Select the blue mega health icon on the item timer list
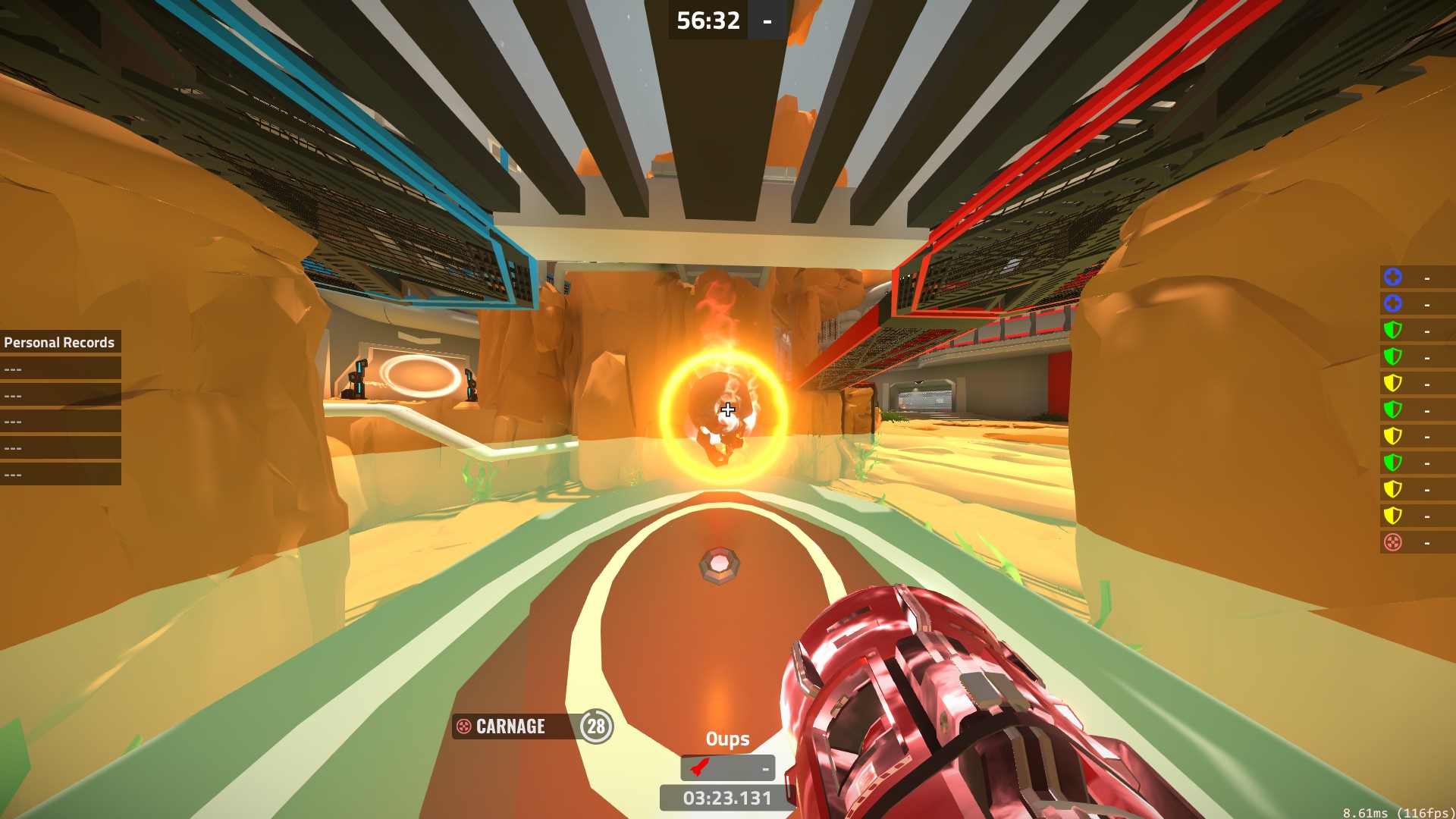 click(x=1392, y=278)
